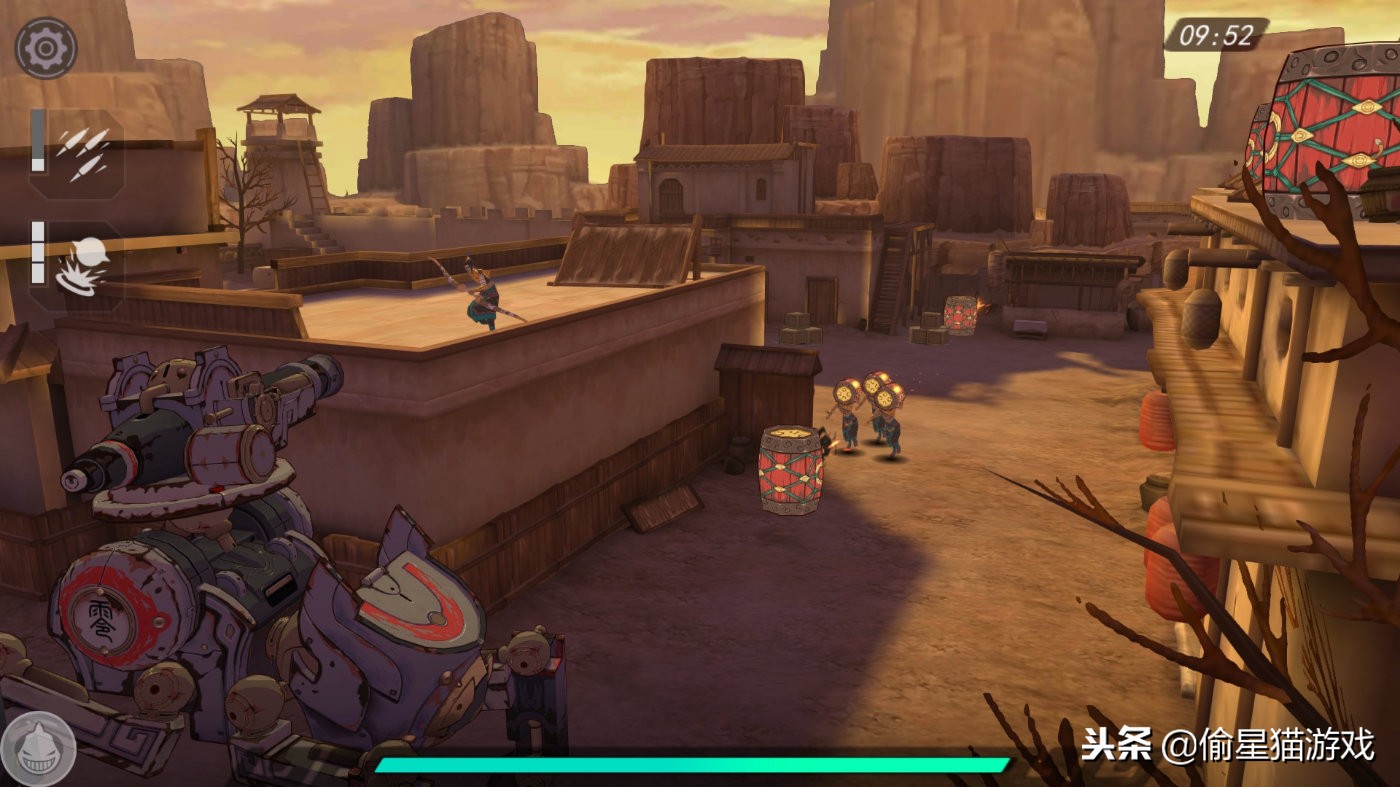Activate the triple feather dart skill
Screen dimensions: 1400x787
tap(82, 153)
